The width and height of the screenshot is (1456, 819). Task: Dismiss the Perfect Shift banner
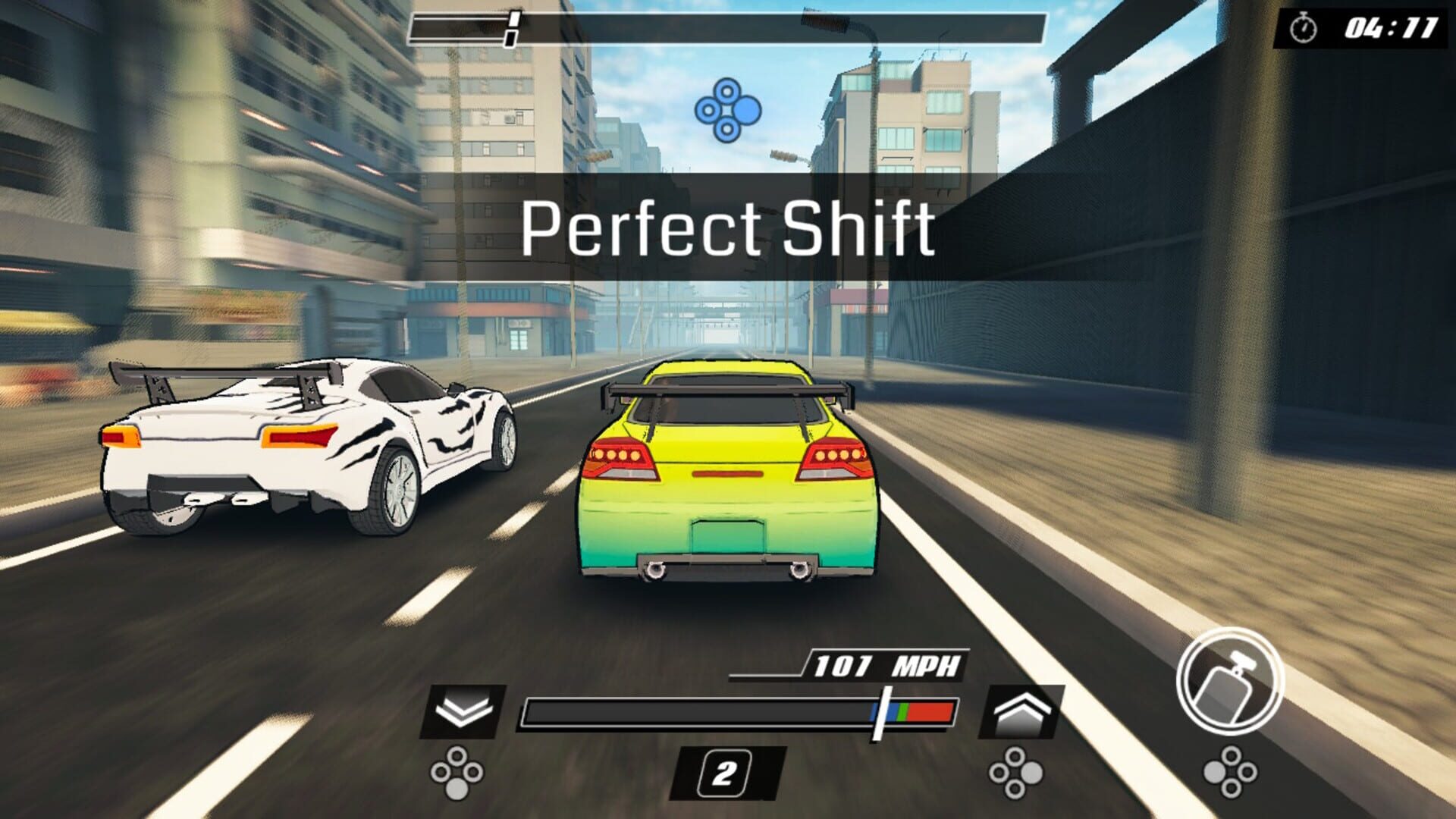pos(729,225)
